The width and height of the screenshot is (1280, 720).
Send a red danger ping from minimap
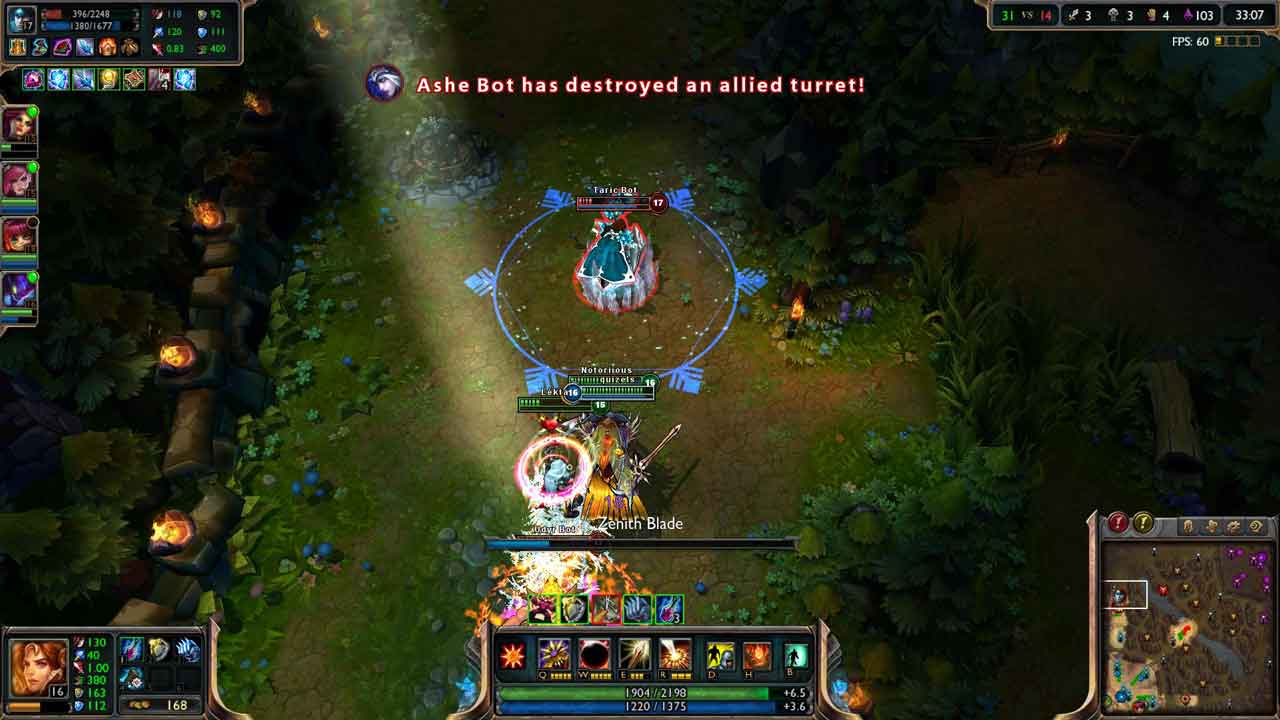pyautogui.click(x=1118, y=523)
